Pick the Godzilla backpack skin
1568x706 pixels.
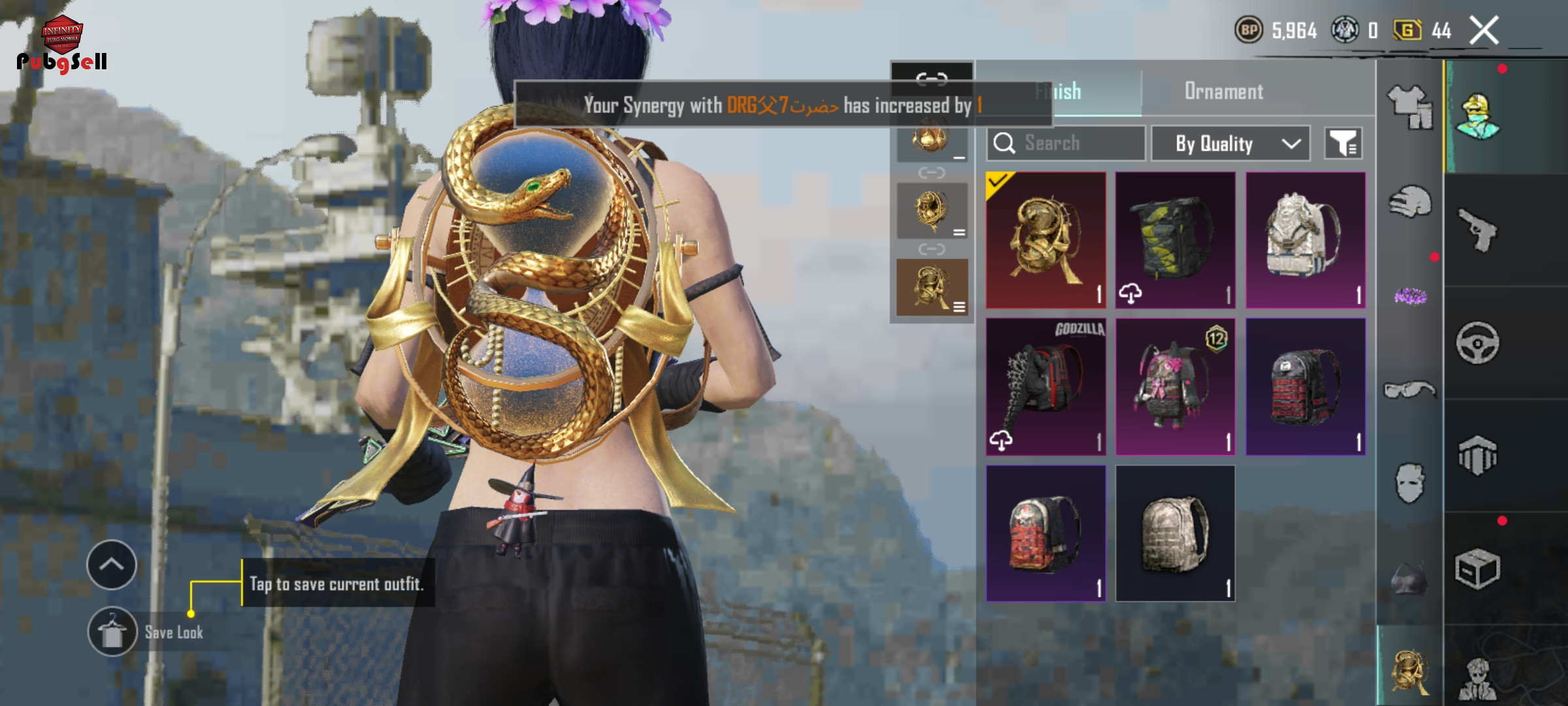1045,387
